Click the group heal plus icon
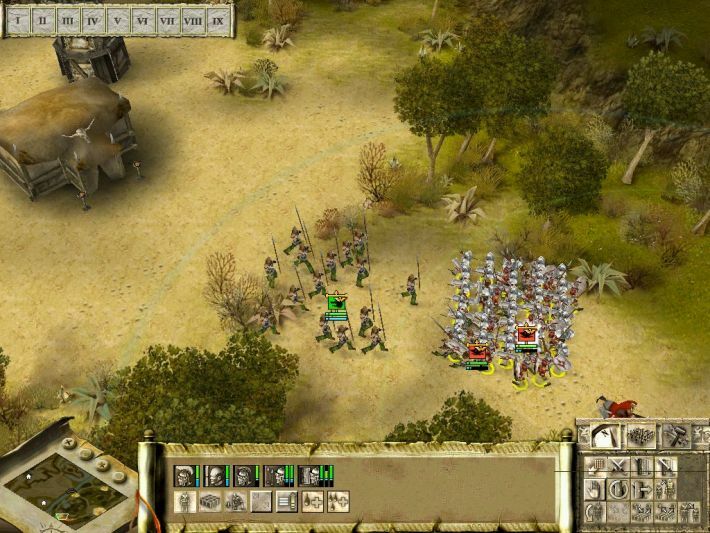 pyautogui.click(x=339, y=502)
